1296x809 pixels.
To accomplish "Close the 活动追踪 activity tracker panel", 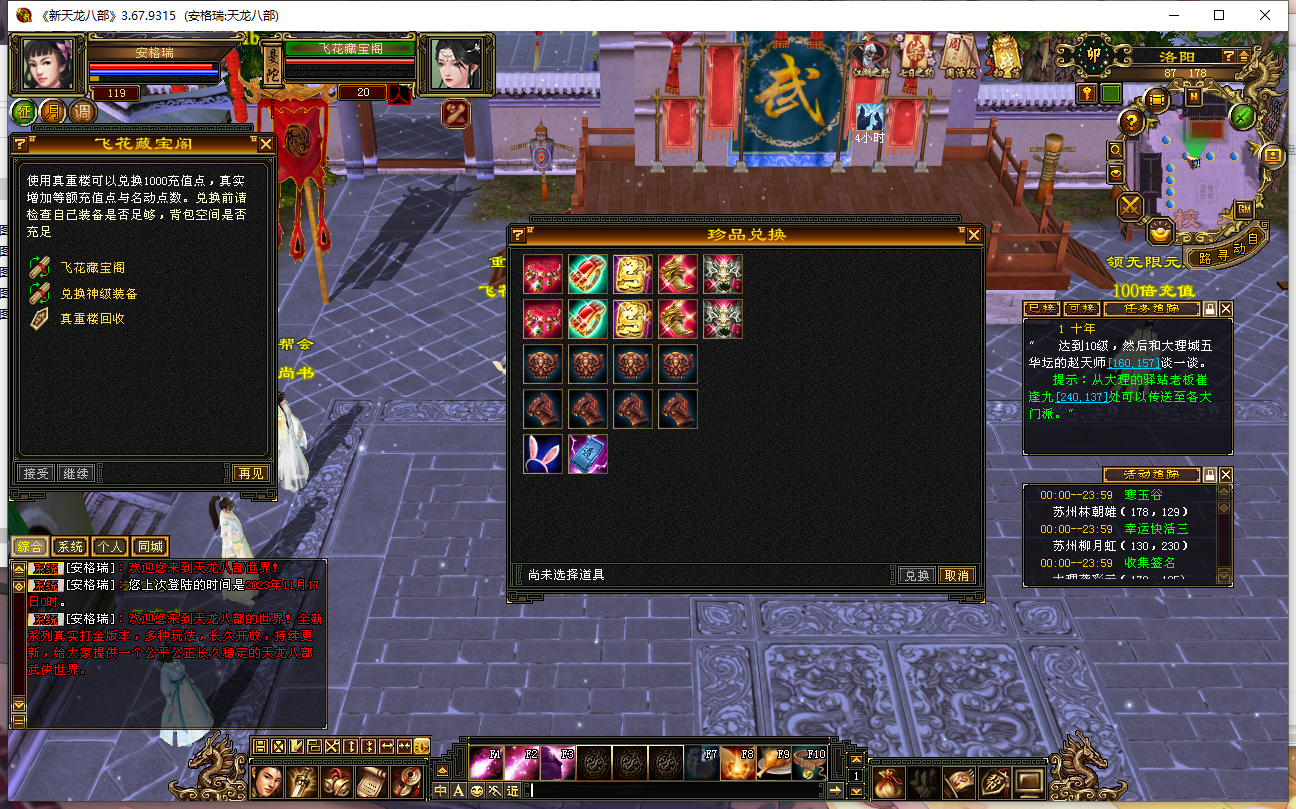I will 1226,474.
